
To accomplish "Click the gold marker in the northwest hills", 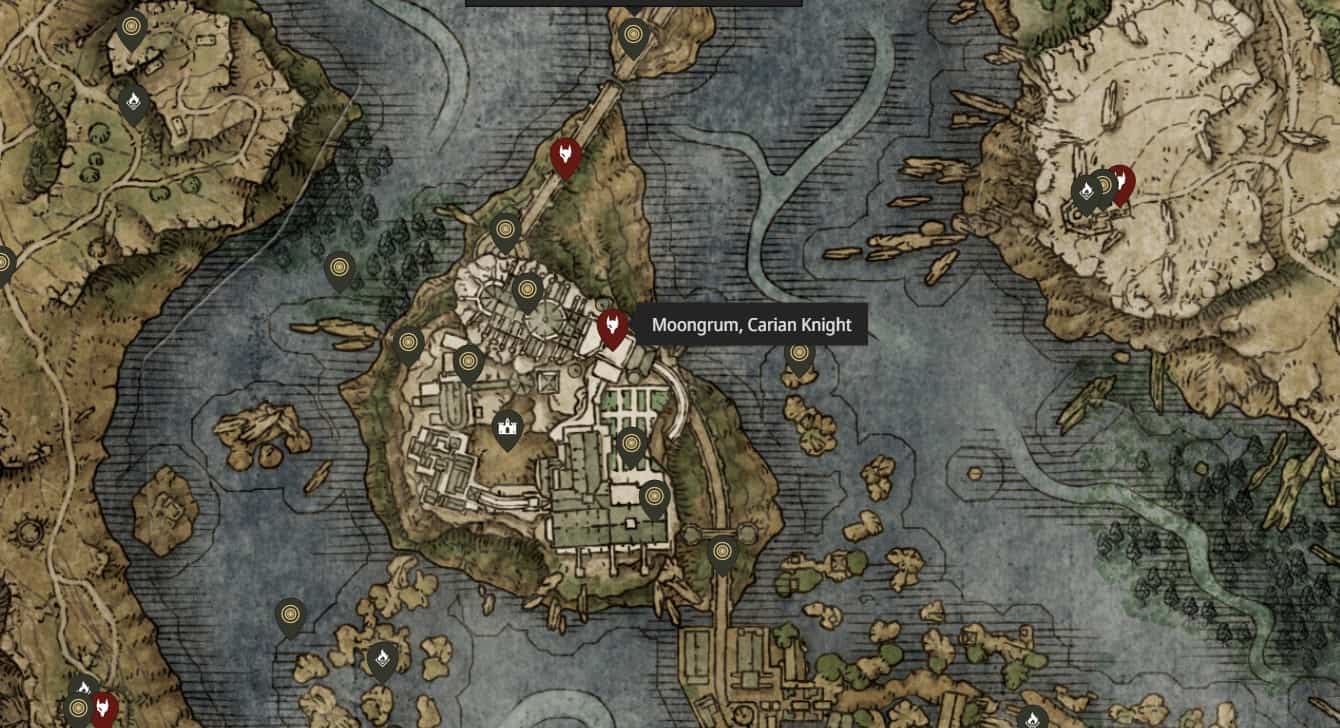I will [x=131, y=25].
